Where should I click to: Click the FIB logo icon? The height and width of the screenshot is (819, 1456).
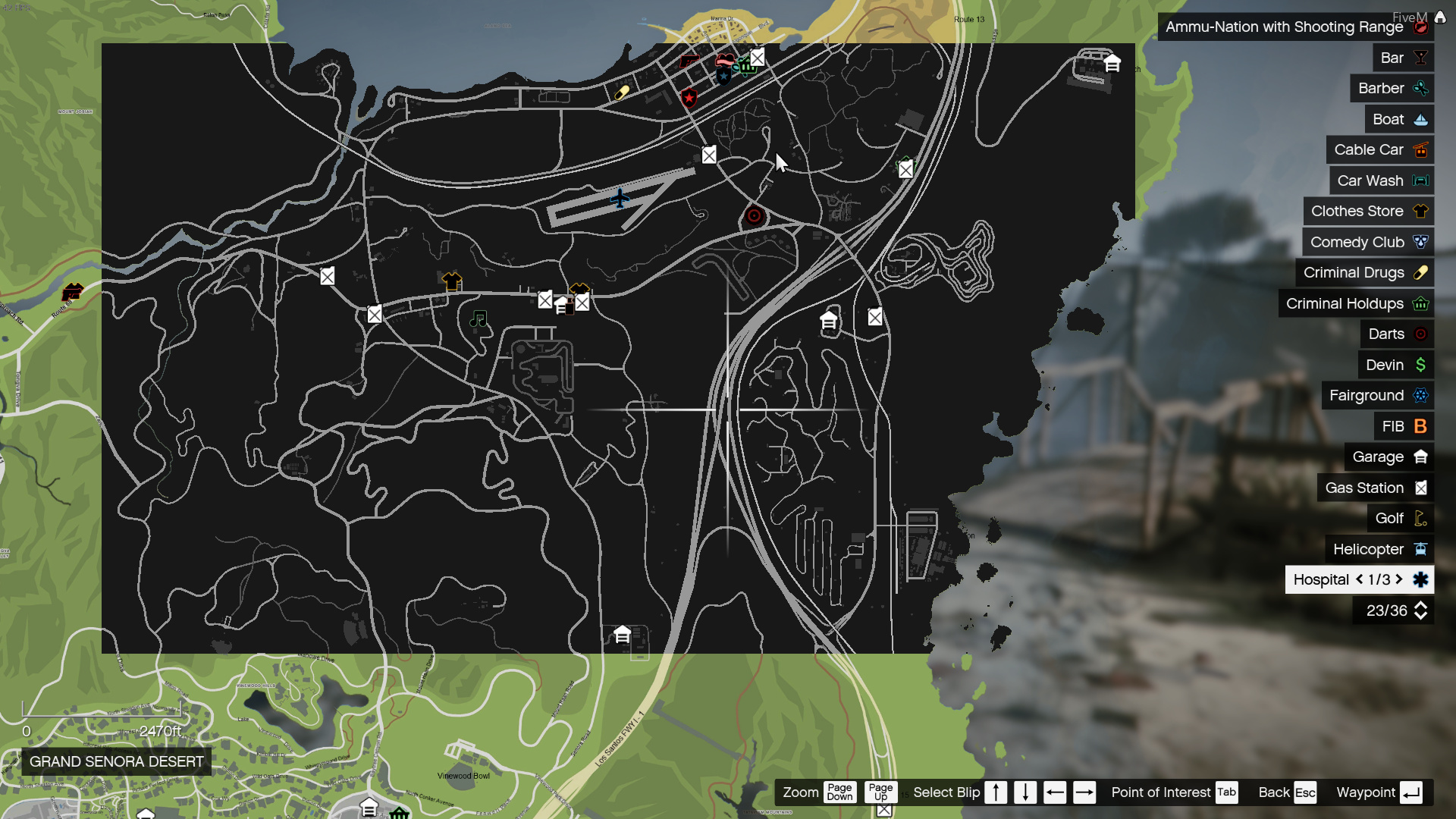tap(1419, 426)
